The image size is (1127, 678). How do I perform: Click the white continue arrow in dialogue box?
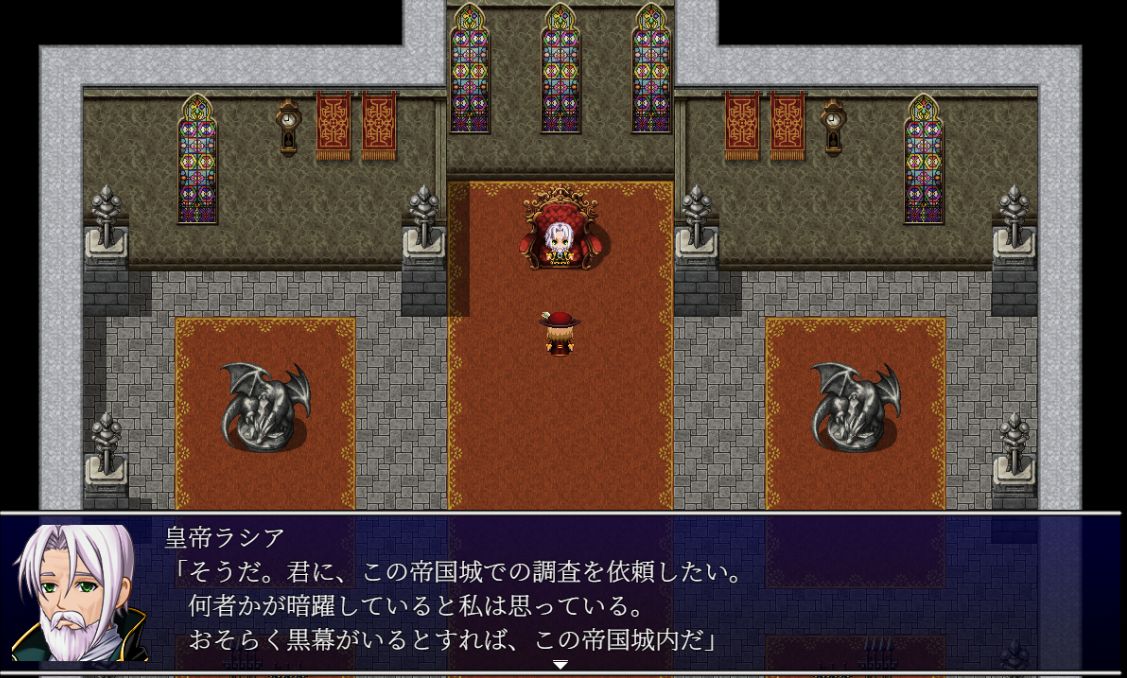click(x=560, y=664)
